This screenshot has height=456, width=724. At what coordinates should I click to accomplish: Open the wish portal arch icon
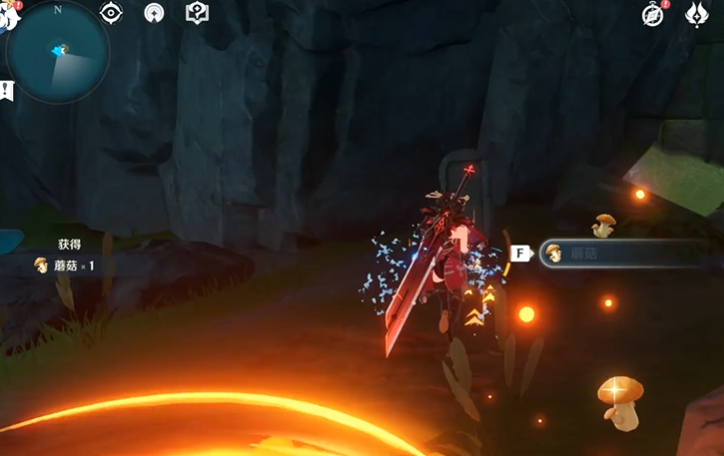pos(154,13)
